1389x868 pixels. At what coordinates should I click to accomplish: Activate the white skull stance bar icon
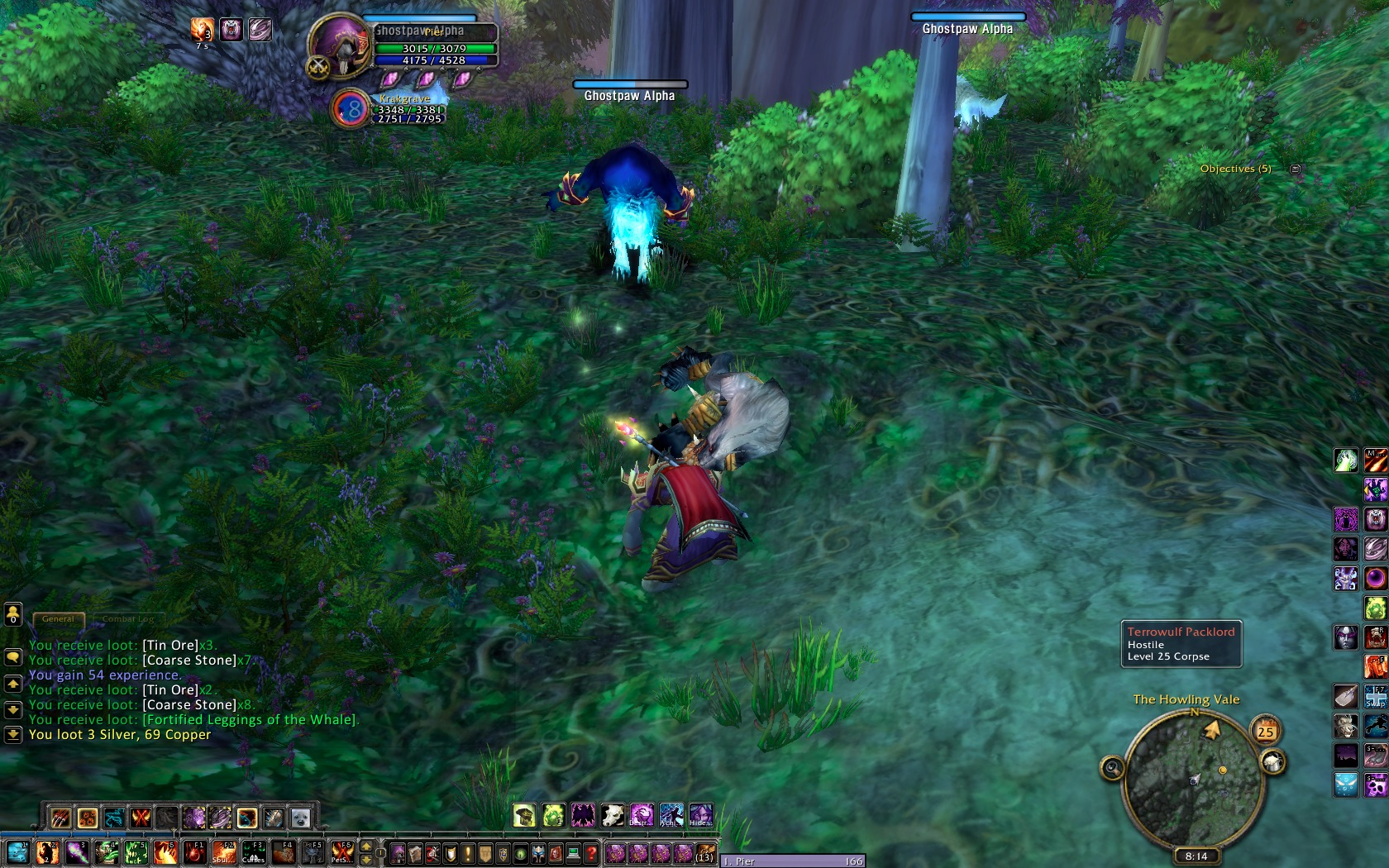(612, 816)
